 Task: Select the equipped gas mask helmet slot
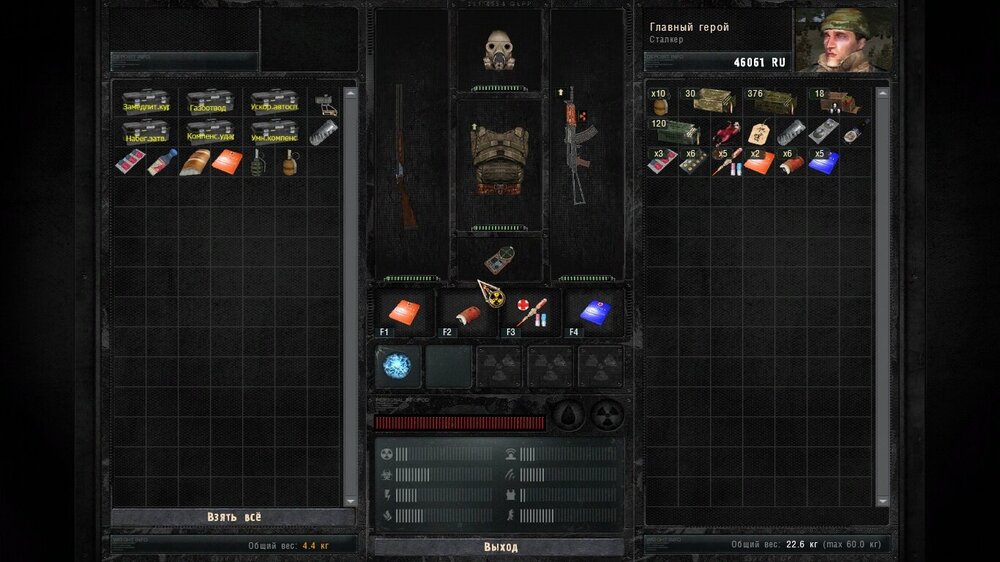pyautogui.click(x=498, y=50)
